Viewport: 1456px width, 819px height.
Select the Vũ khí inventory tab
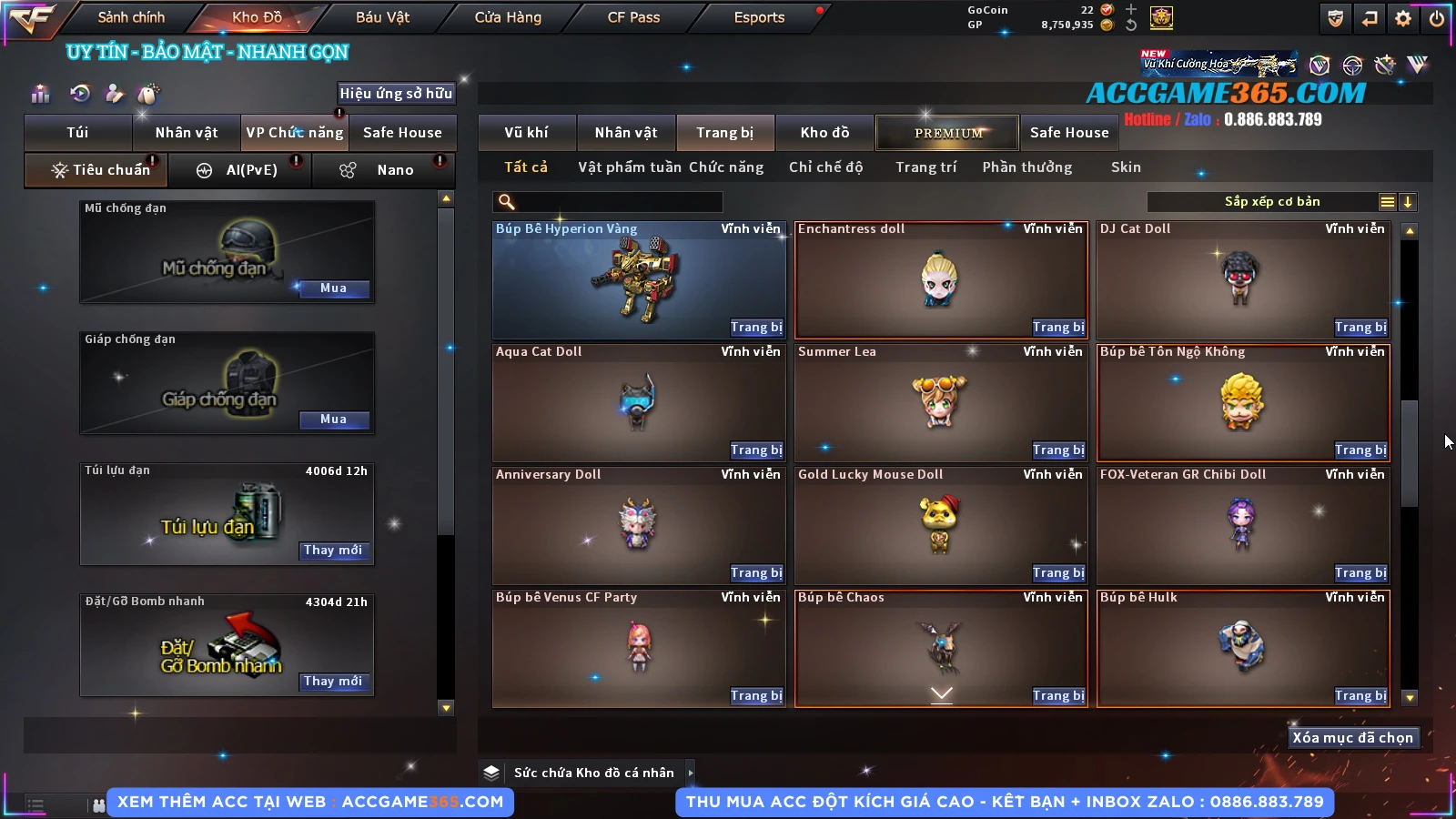(x=526, y=133)
